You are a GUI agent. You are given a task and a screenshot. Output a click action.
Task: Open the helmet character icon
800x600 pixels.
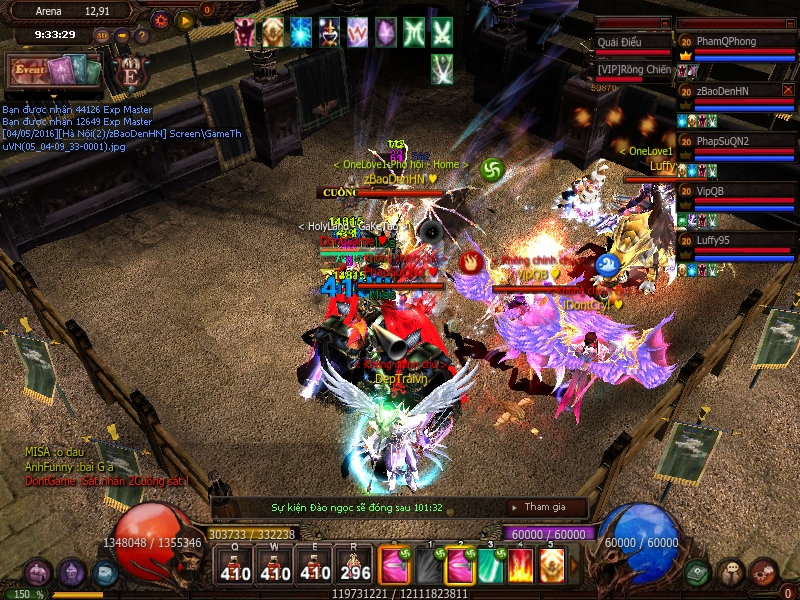pyautogui.click(x=71, y=573)
